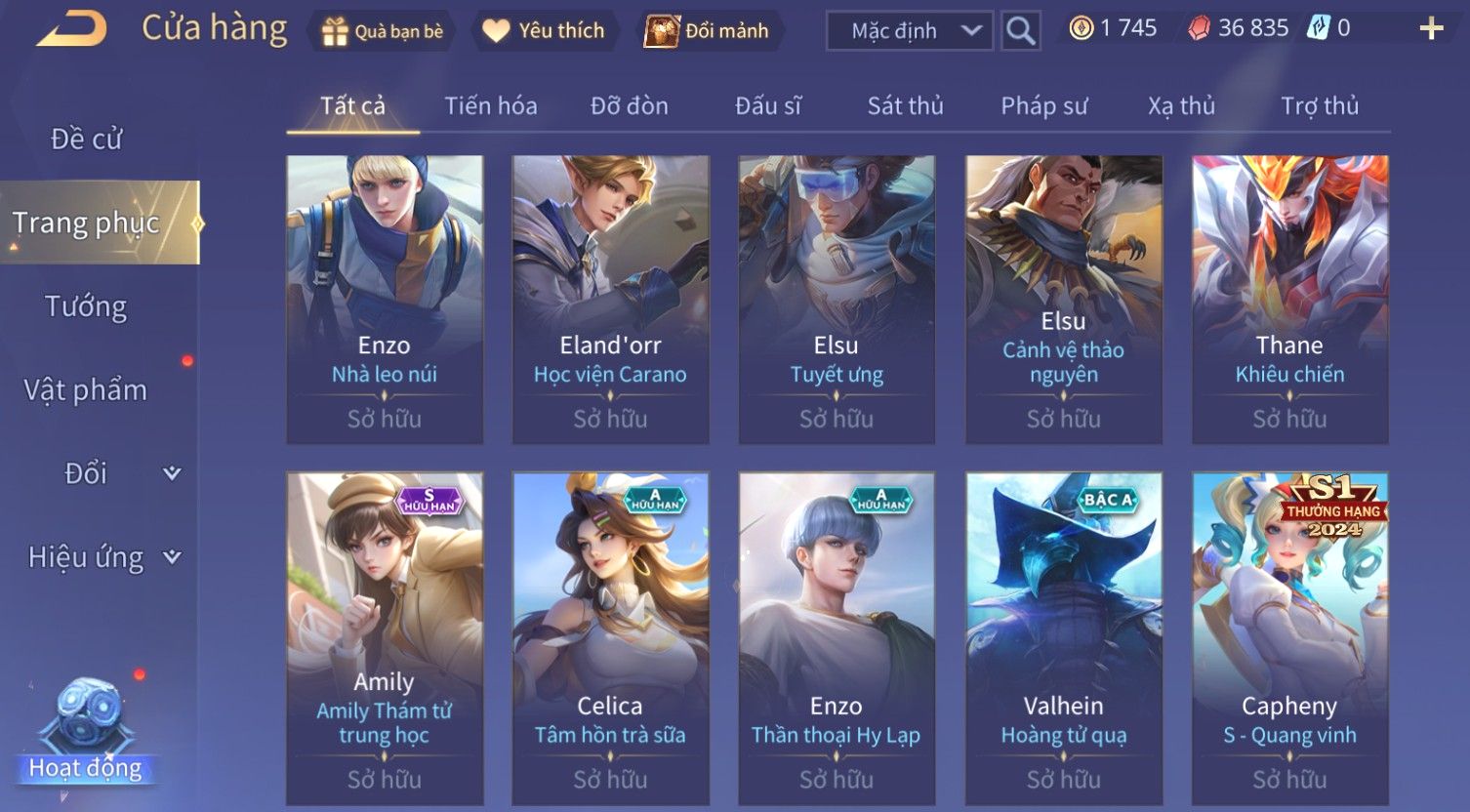
Task: Show the Sát thủ skins tab
Action: 905,105
